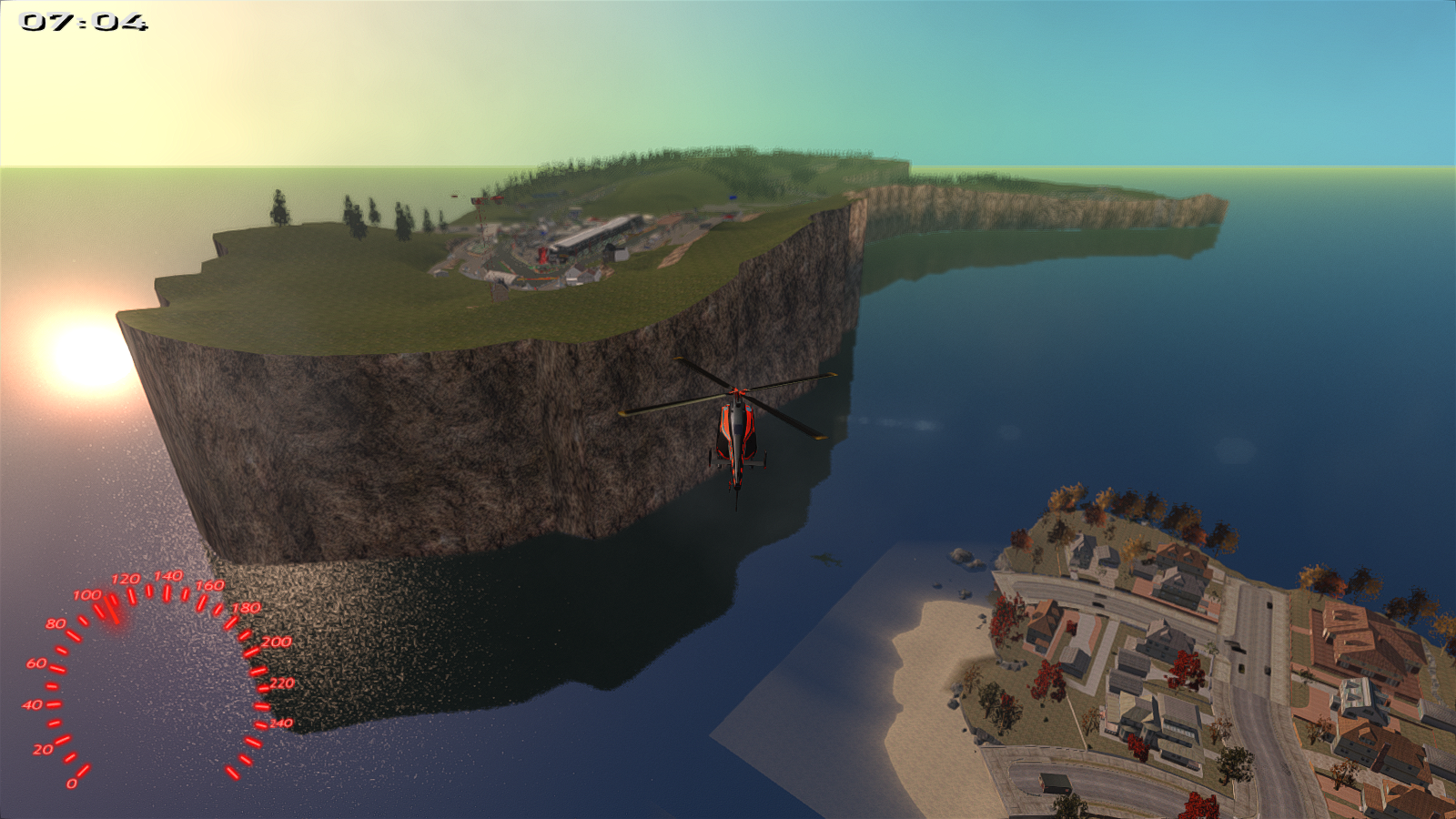The width and height of the screenshot is (1456, 819).
Task: Select the car driving on the coastal road
Action: click(1098, 603)
